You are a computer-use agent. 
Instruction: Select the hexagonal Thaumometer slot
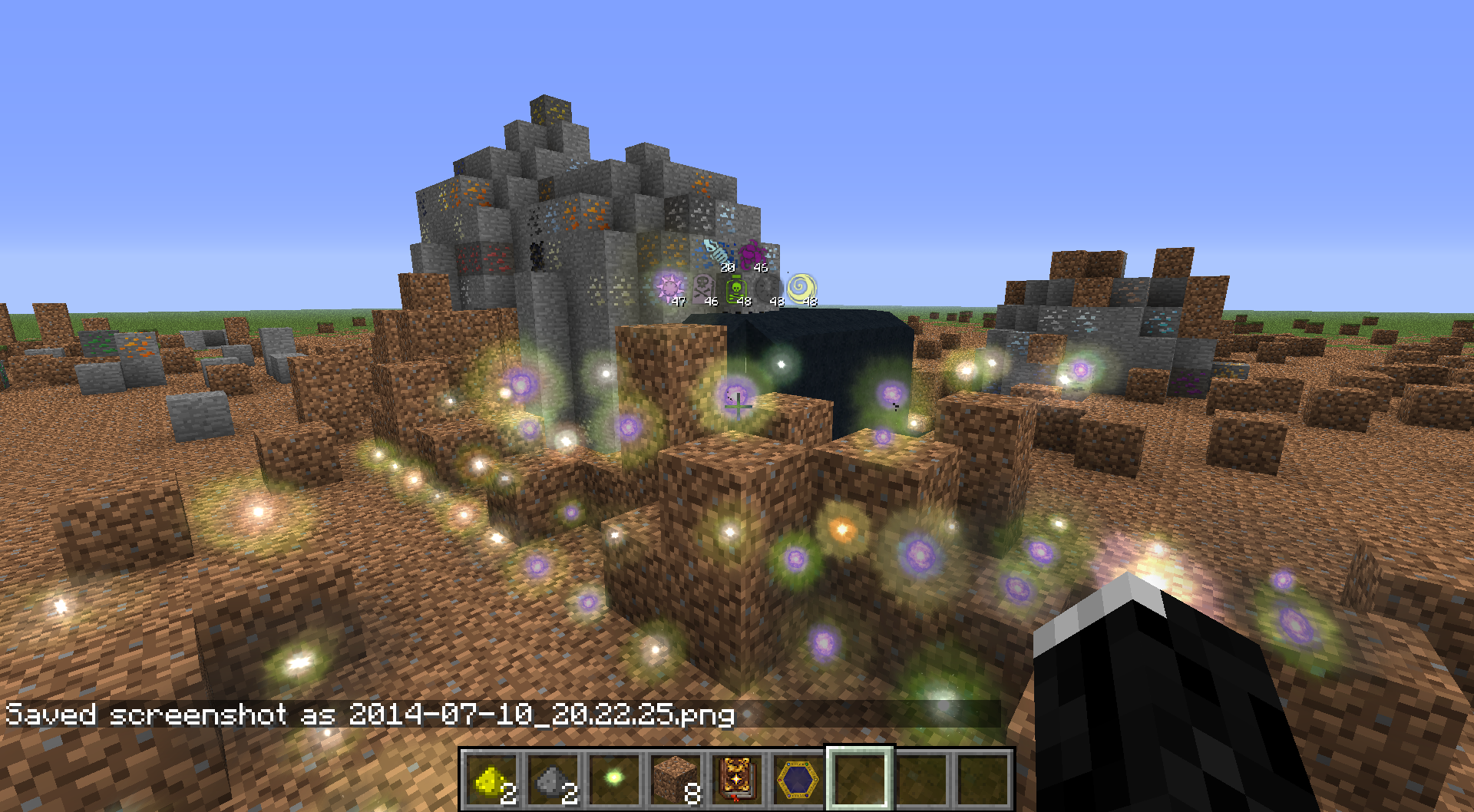[x=798, y=780]
